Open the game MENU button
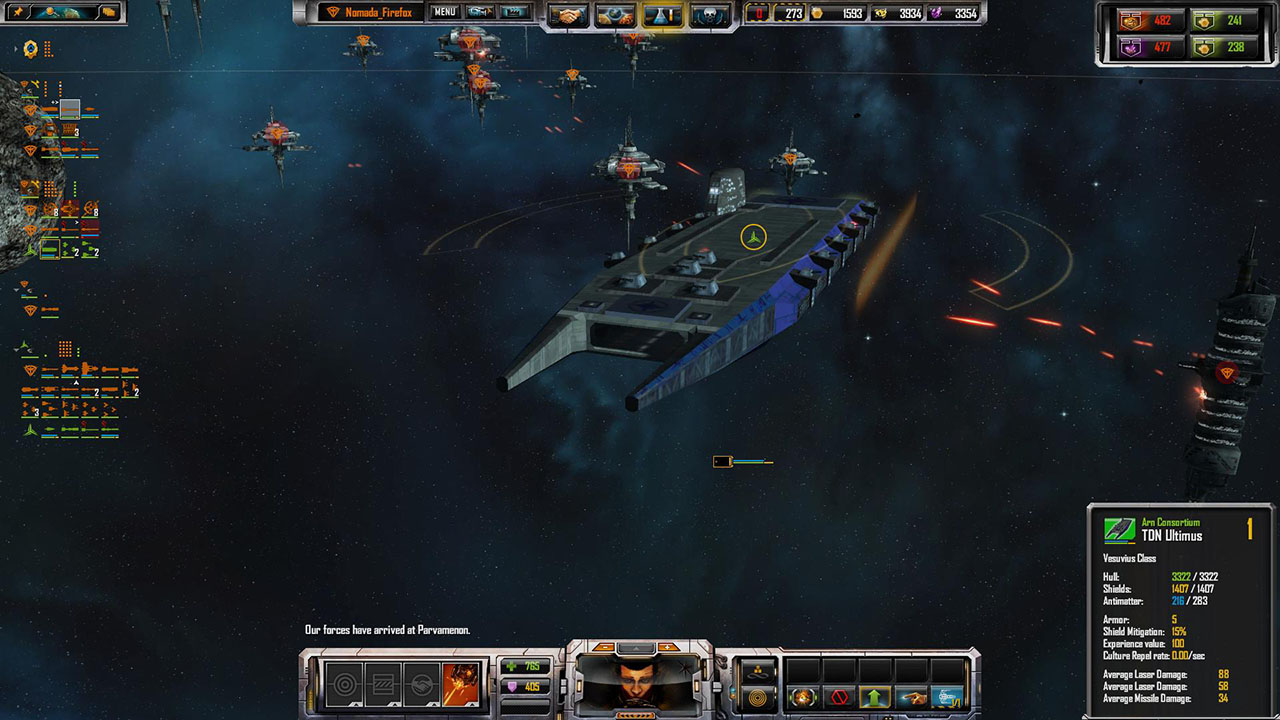This screenshot has width=1280, height=720. click(x=445, y=12)
